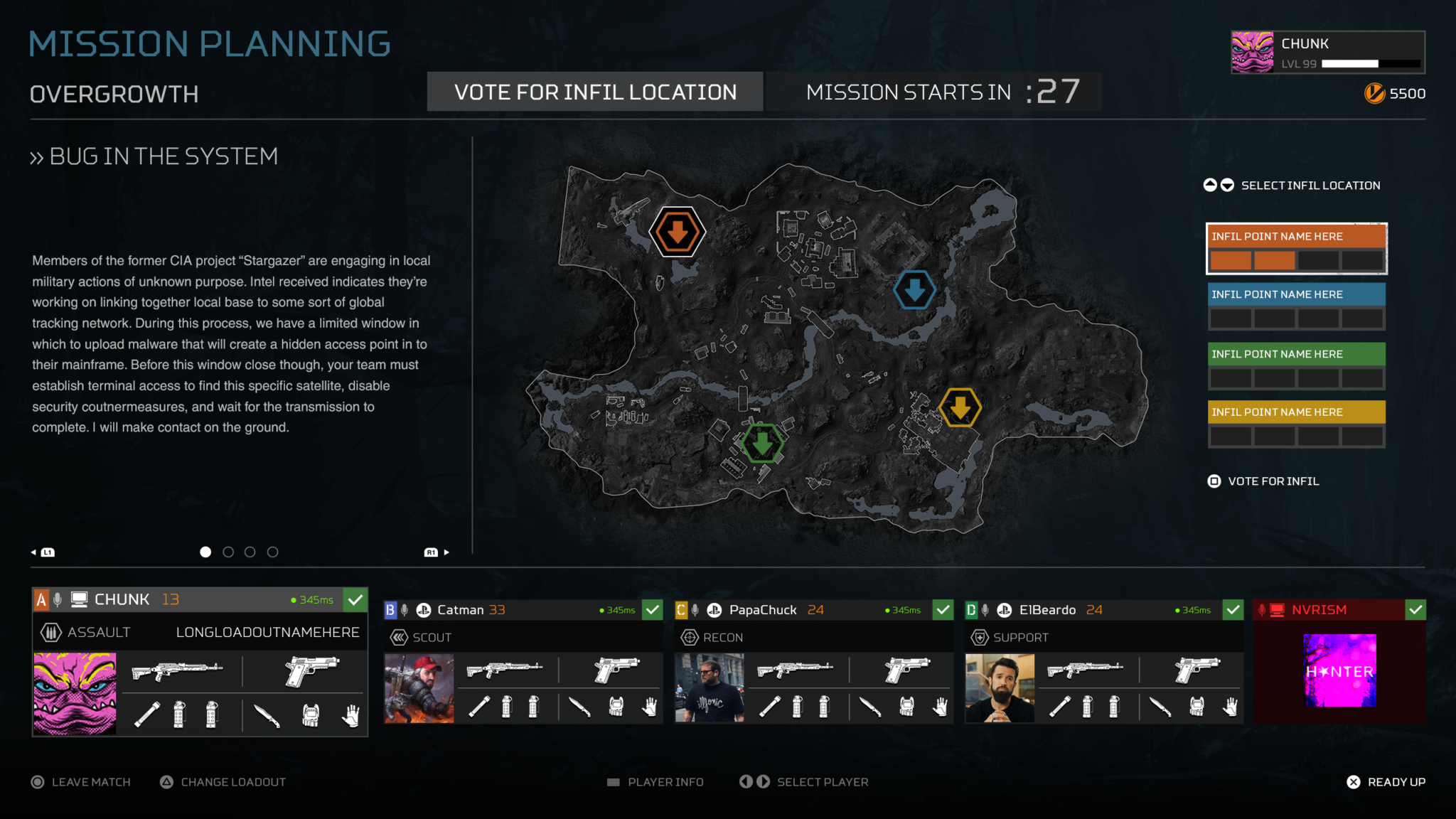Screen dimensions: 1456x819
Task: Select ElBeardo's Support player card
Action: pos(1104,662)
